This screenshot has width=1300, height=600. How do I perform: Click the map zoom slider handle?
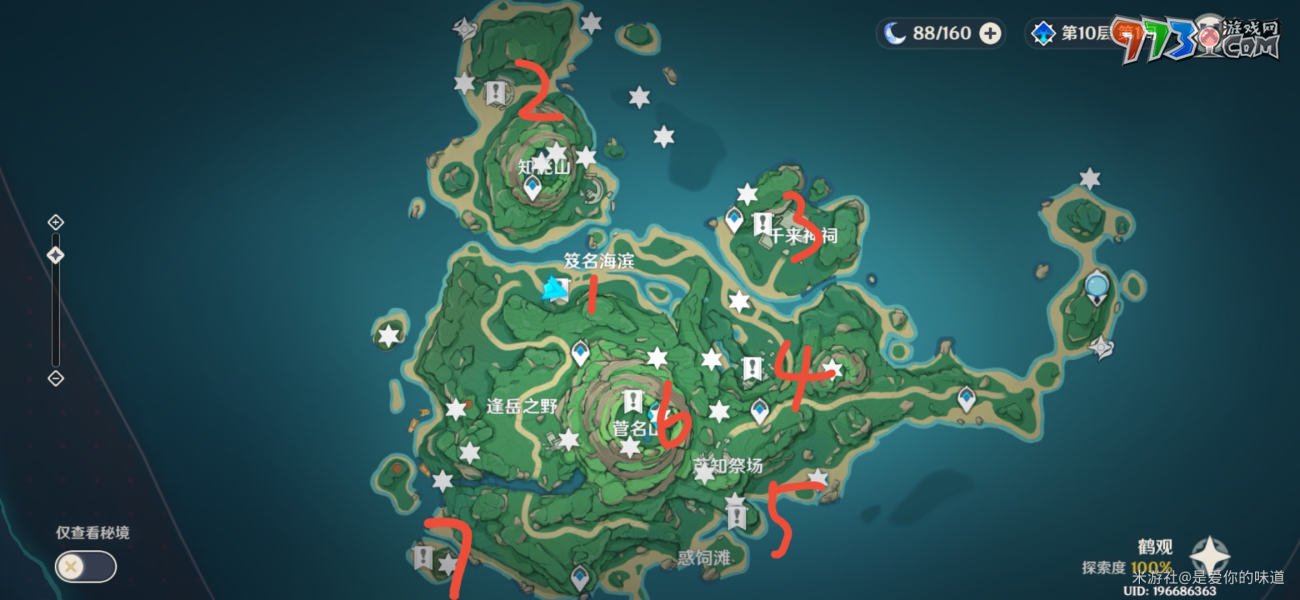point(56,255)
